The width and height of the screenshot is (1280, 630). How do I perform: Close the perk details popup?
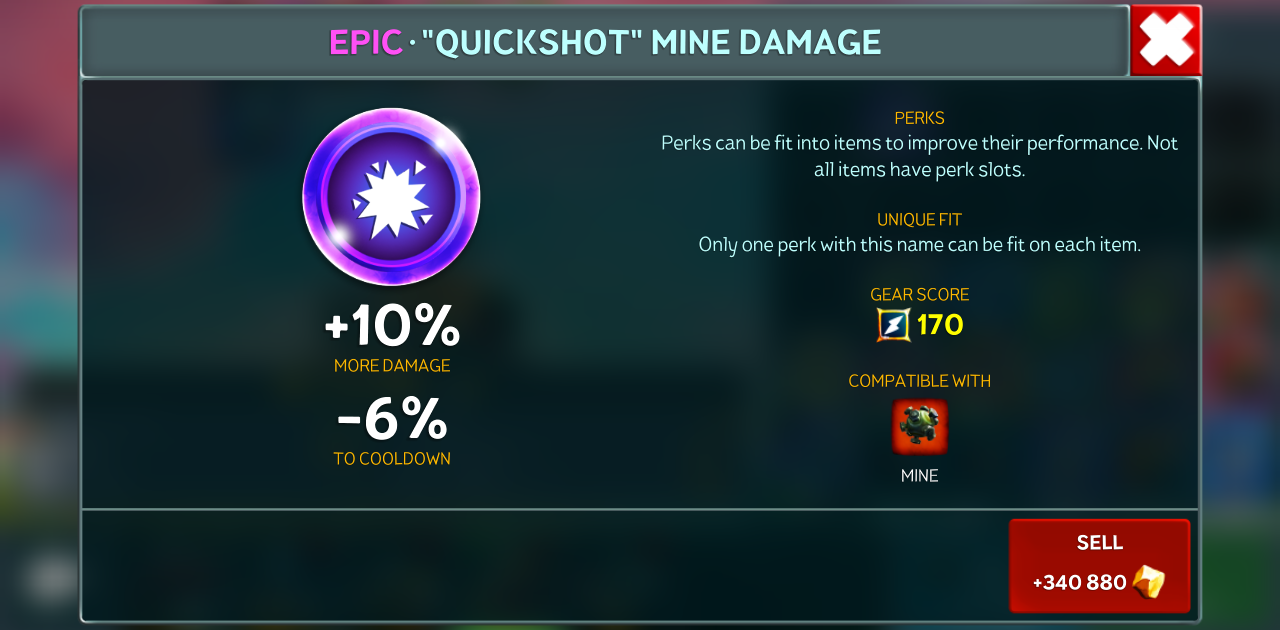click(x=1166, y=41)
